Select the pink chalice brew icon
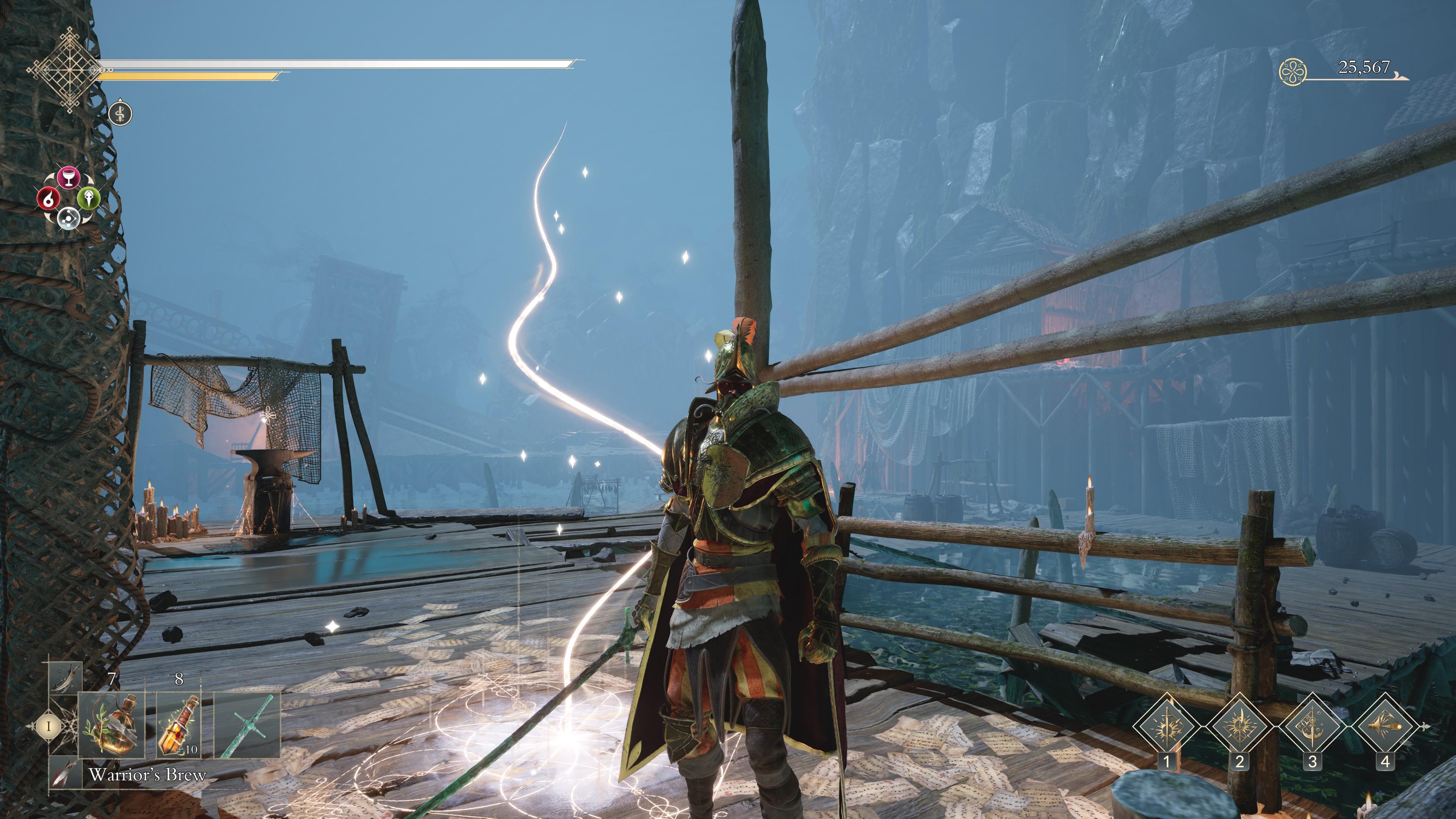Image resolution: width=1456 pixels, height=819 pixels. (69, 177)
